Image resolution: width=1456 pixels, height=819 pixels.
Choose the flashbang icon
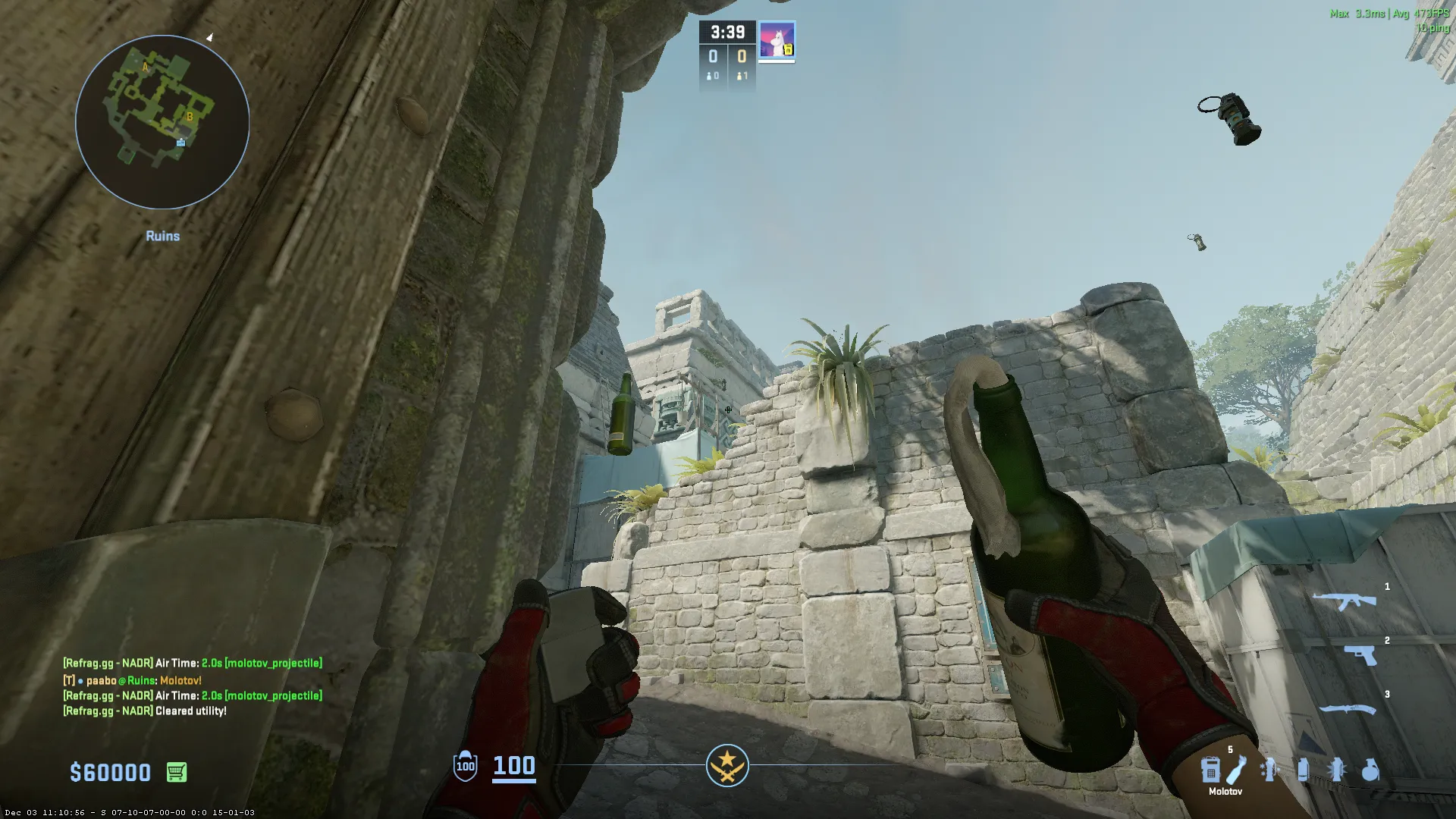(1337, 770)
